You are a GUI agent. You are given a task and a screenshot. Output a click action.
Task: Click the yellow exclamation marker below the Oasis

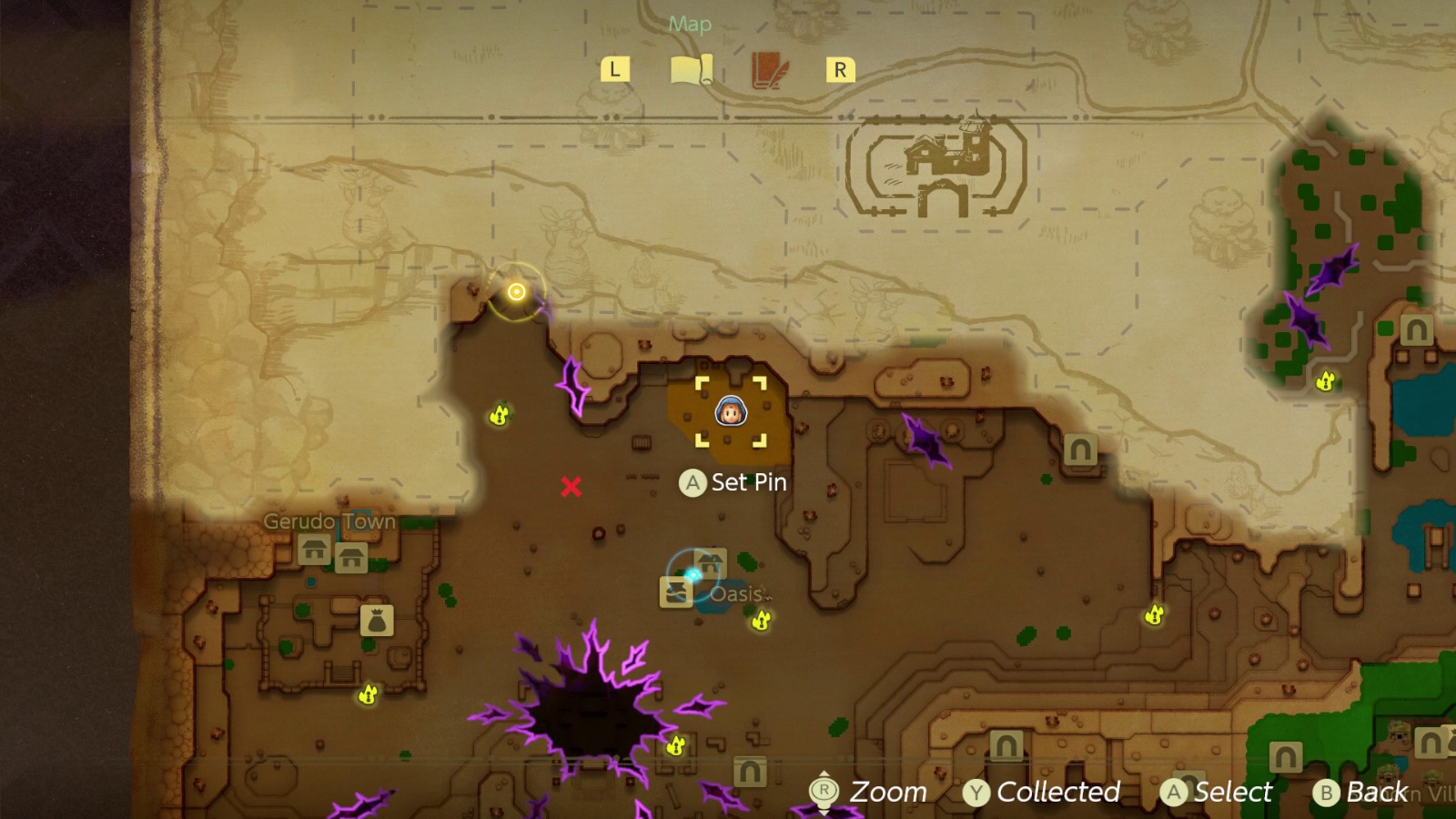click(x=760, y=622)
